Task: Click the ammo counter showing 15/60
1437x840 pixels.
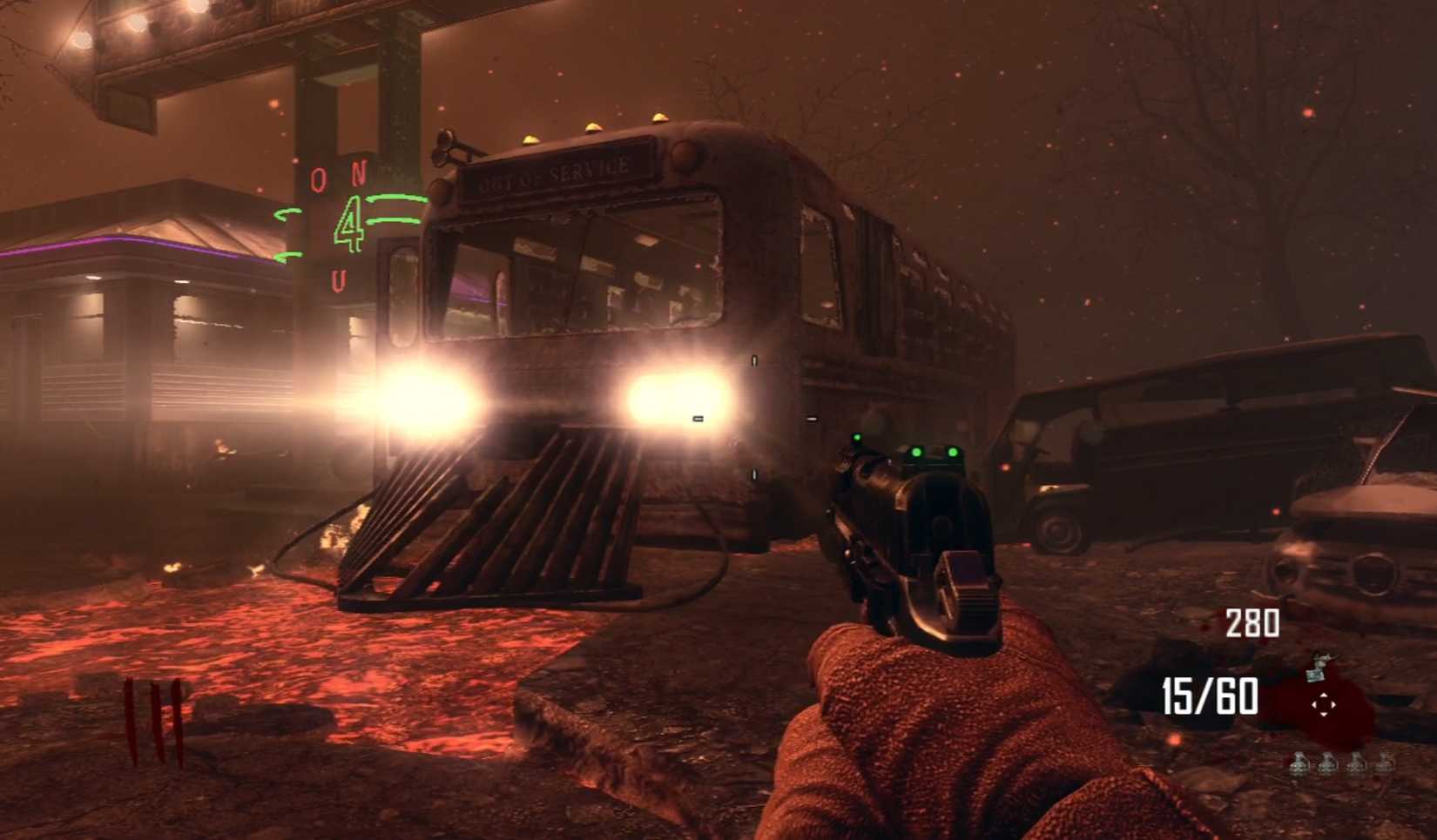Action: coord(1209,695)
